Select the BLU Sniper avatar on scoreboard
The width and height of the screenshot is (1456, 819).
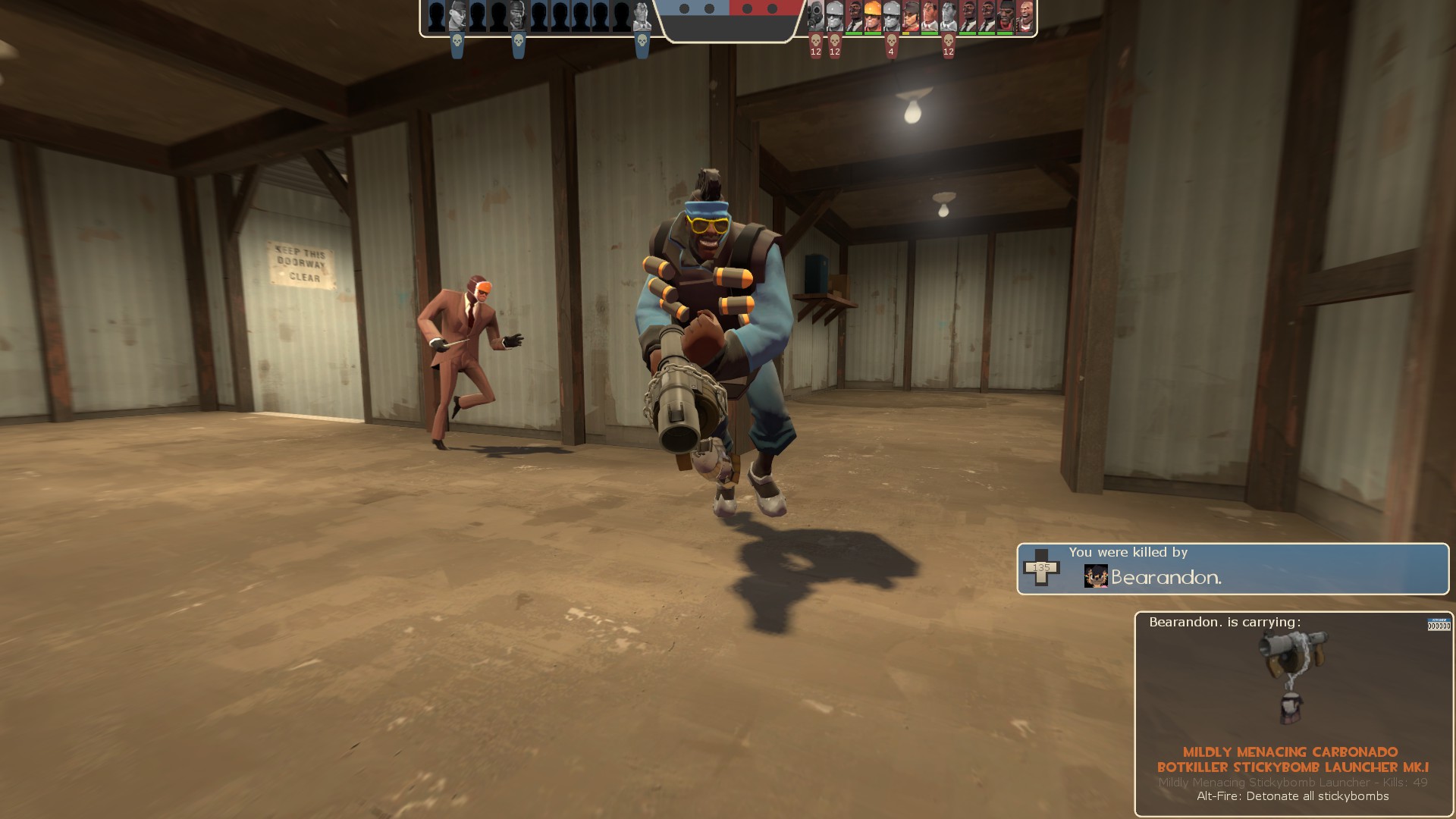[457, 15]
